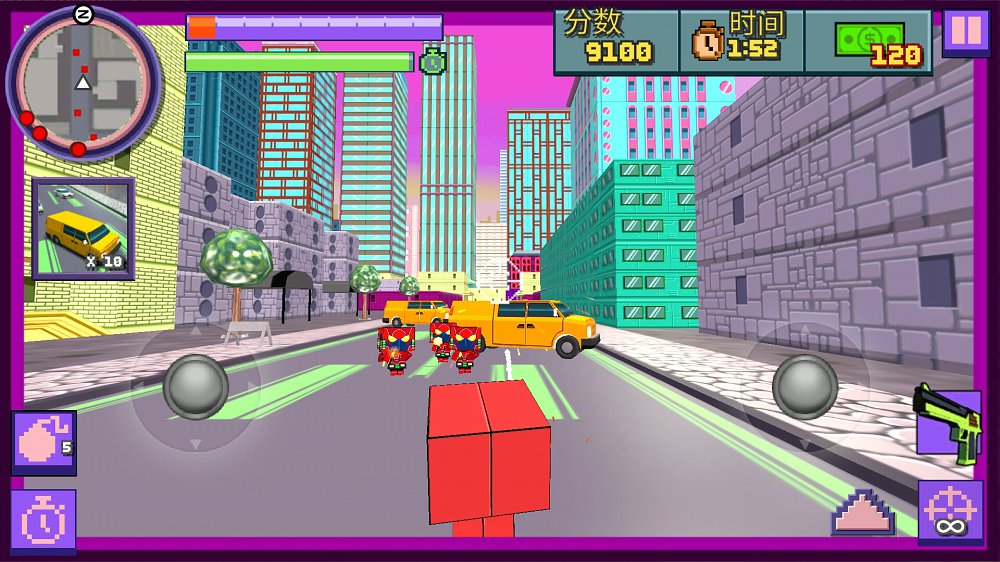Activate the stopwatch slow-time ability
This screenshot has height=562, width=1000.
(x=44, y=521)
